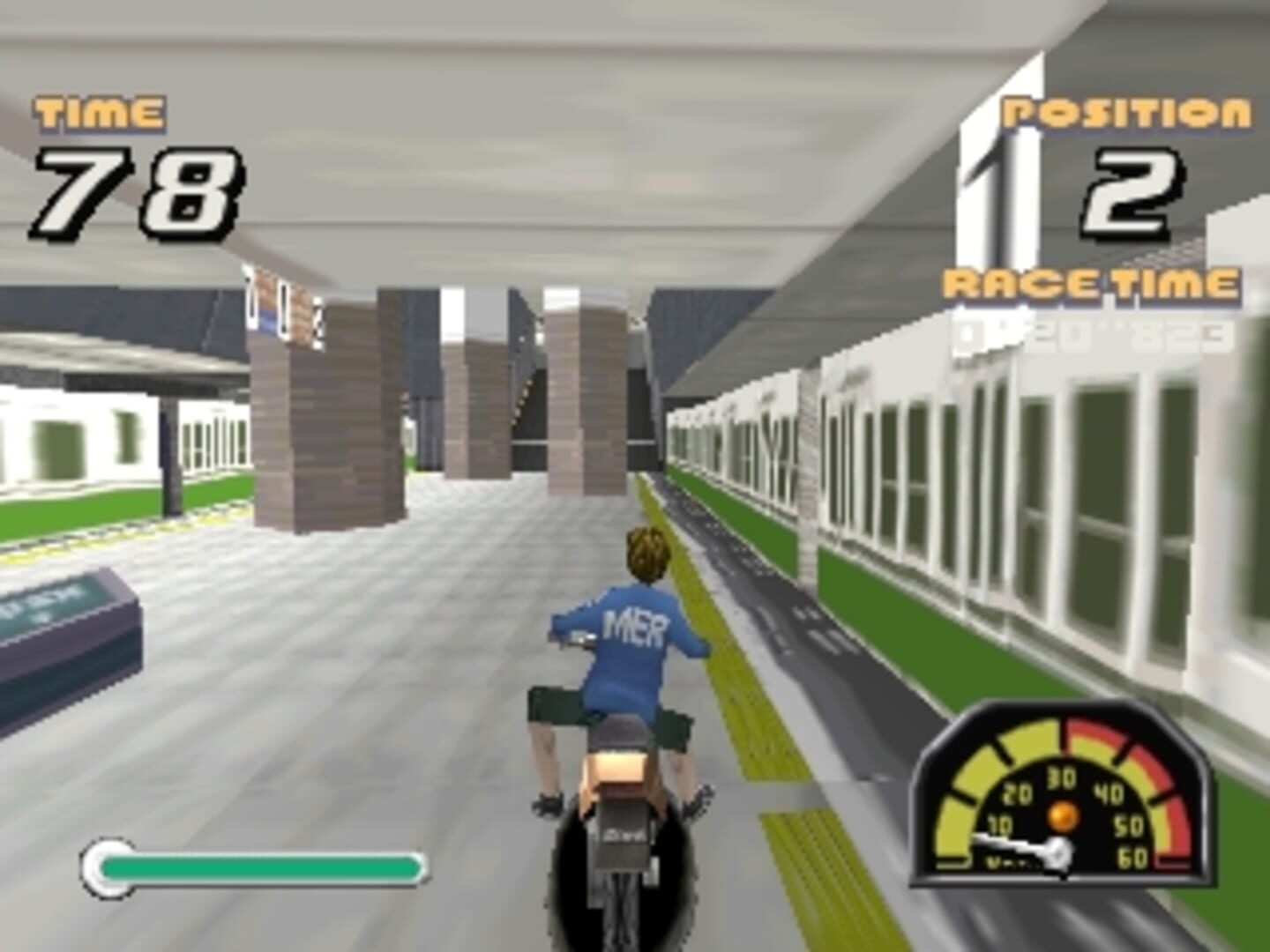Expand the TIME label heading
Viewport: 1270px width, 952px height.
pos(97,110)
